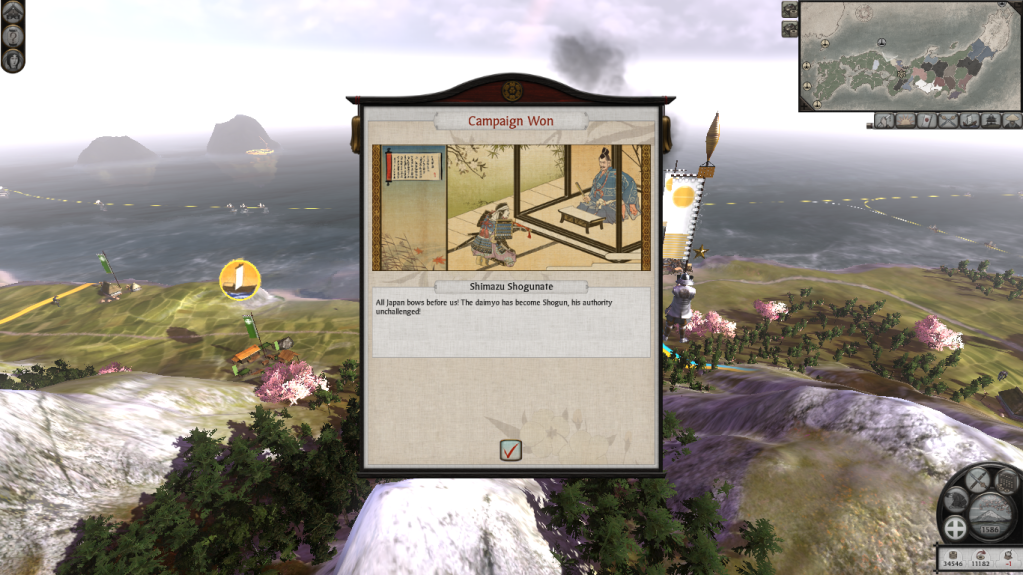Open the castle icon list

tap(990, 121)
